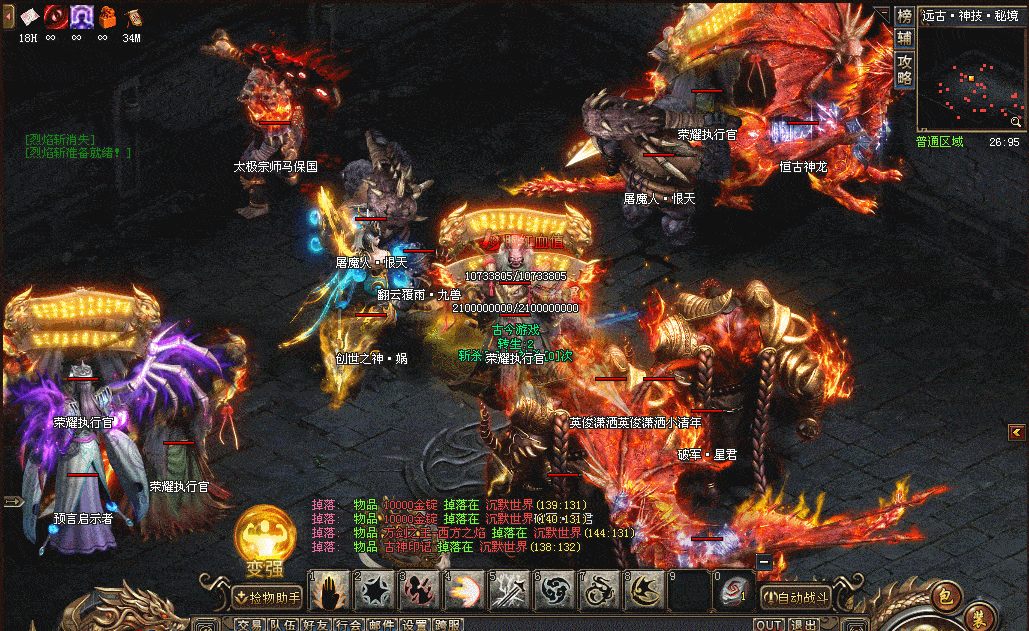Trigger the dragon swirl skill in slot 7
This screenshot has width=1029, height=631.
(x=598, y=591)
